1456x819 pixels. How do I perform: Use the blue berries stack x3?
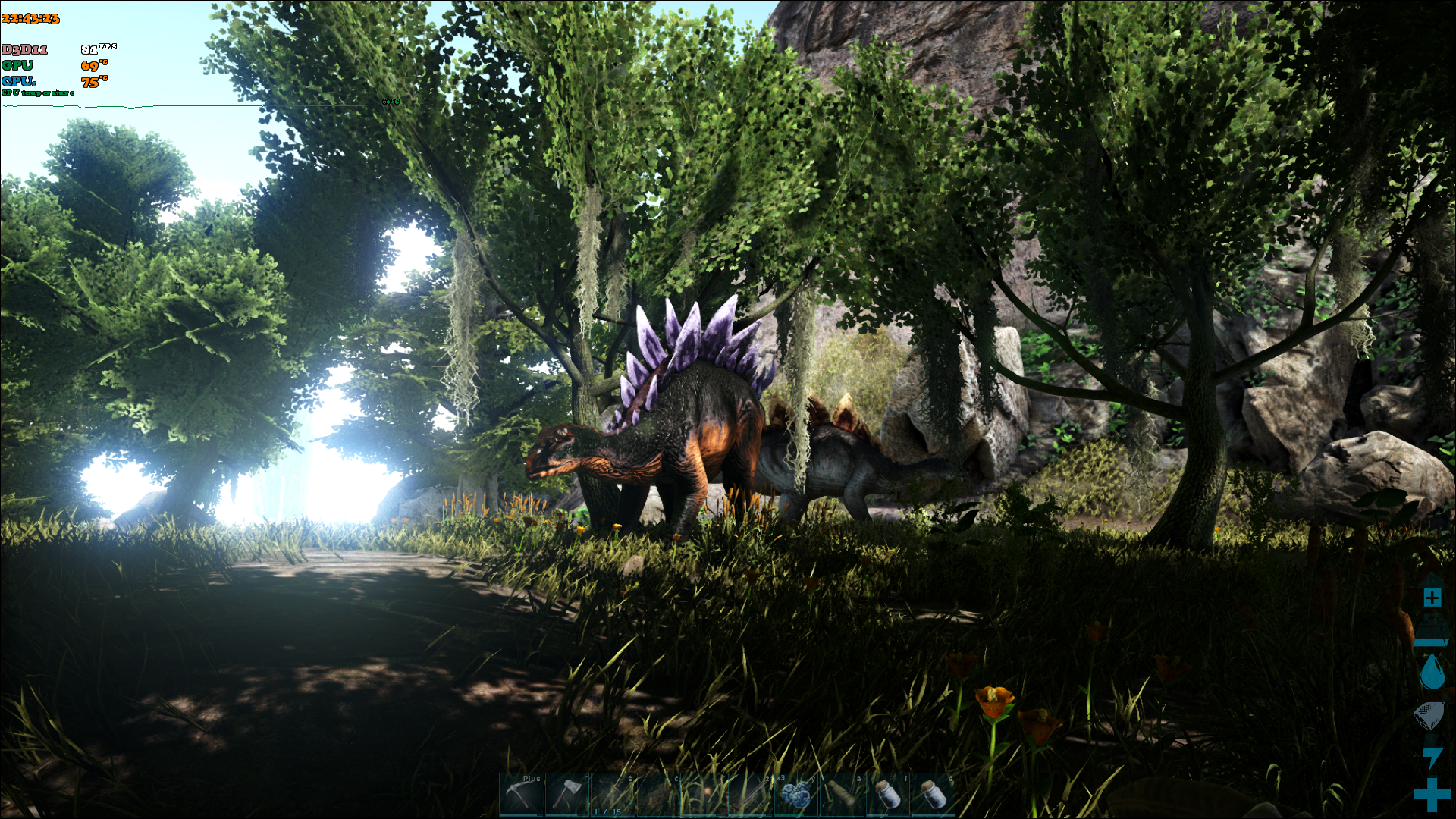[795, 795]
